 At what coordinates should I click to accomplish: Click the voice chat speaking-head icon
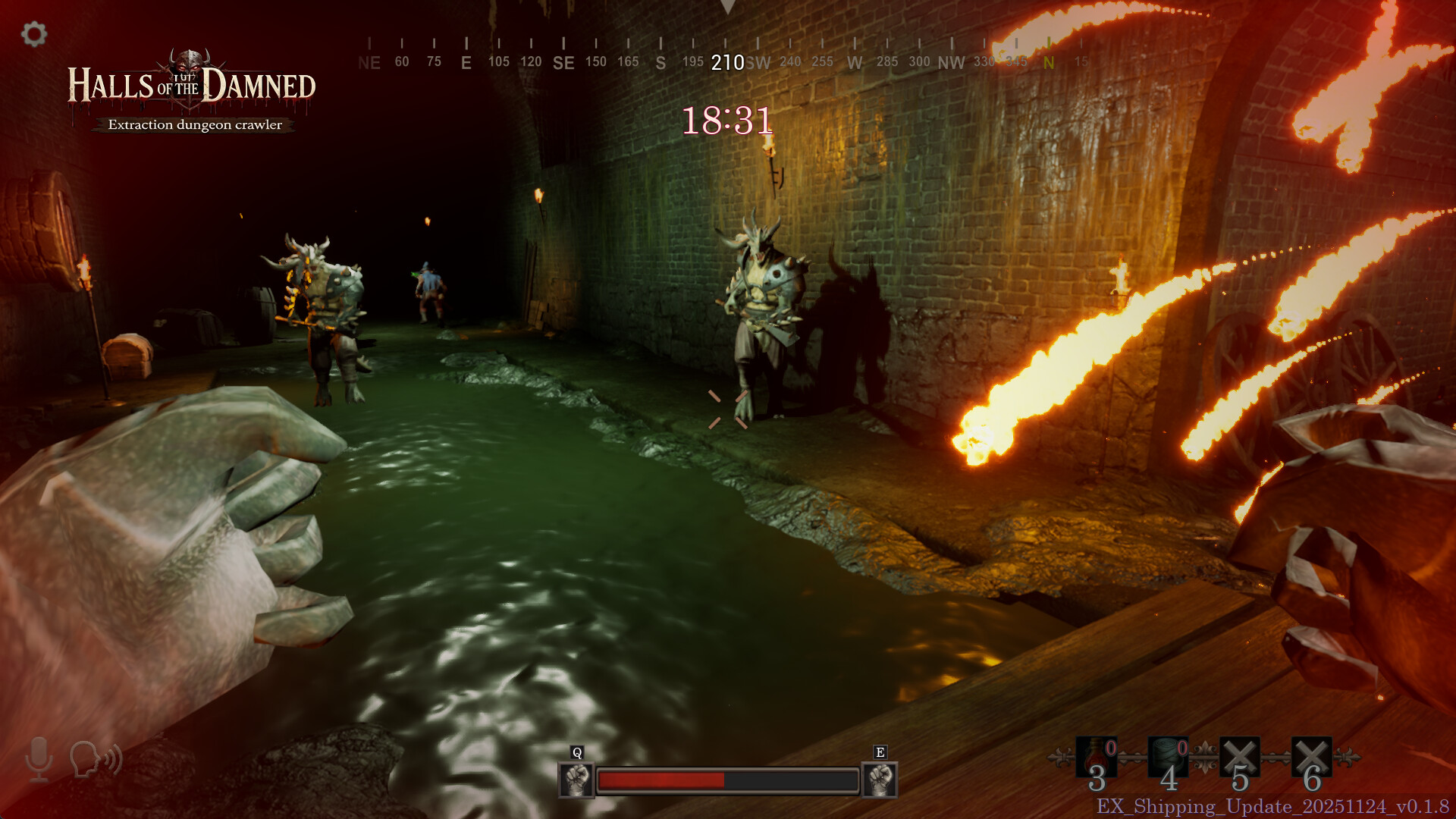tap(96, 758)
